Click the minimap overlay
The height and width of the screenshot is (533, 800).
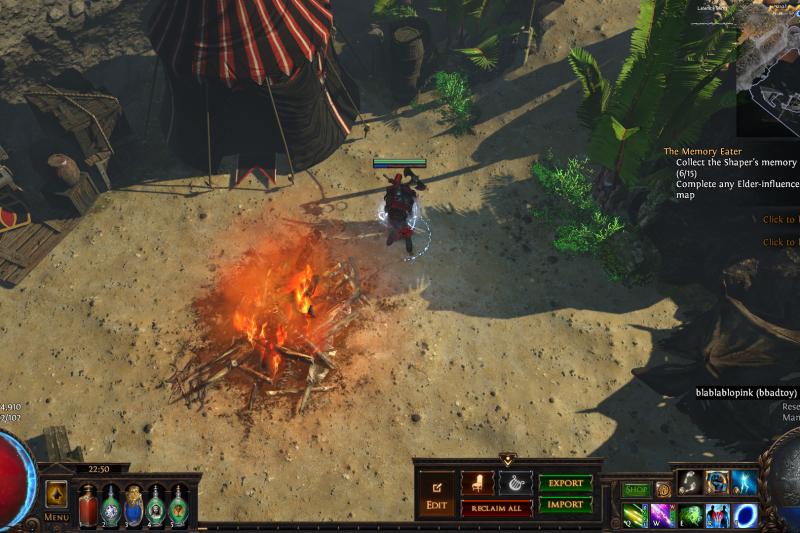pos(770,70)
